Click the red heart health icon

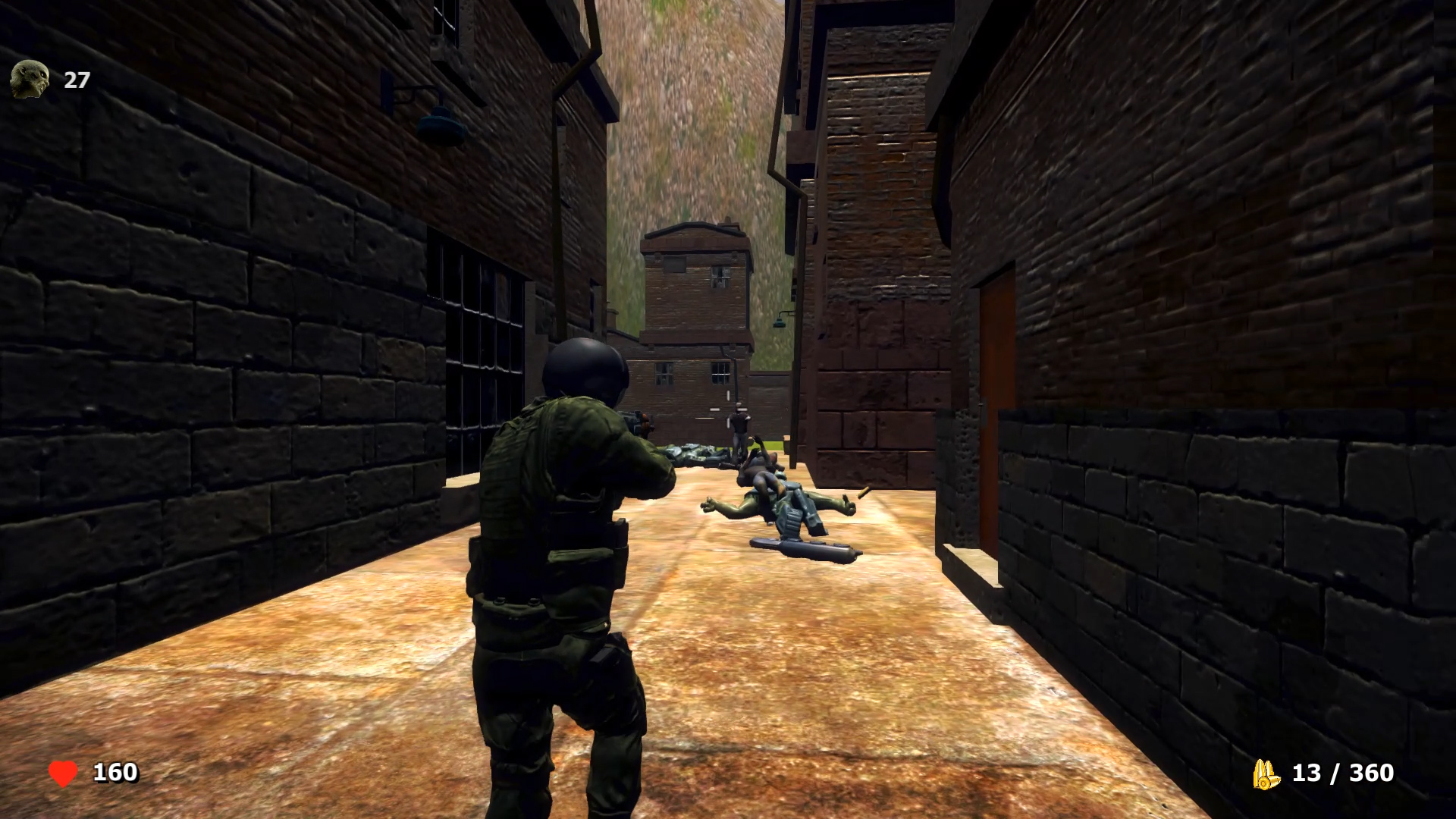point(64,773)
